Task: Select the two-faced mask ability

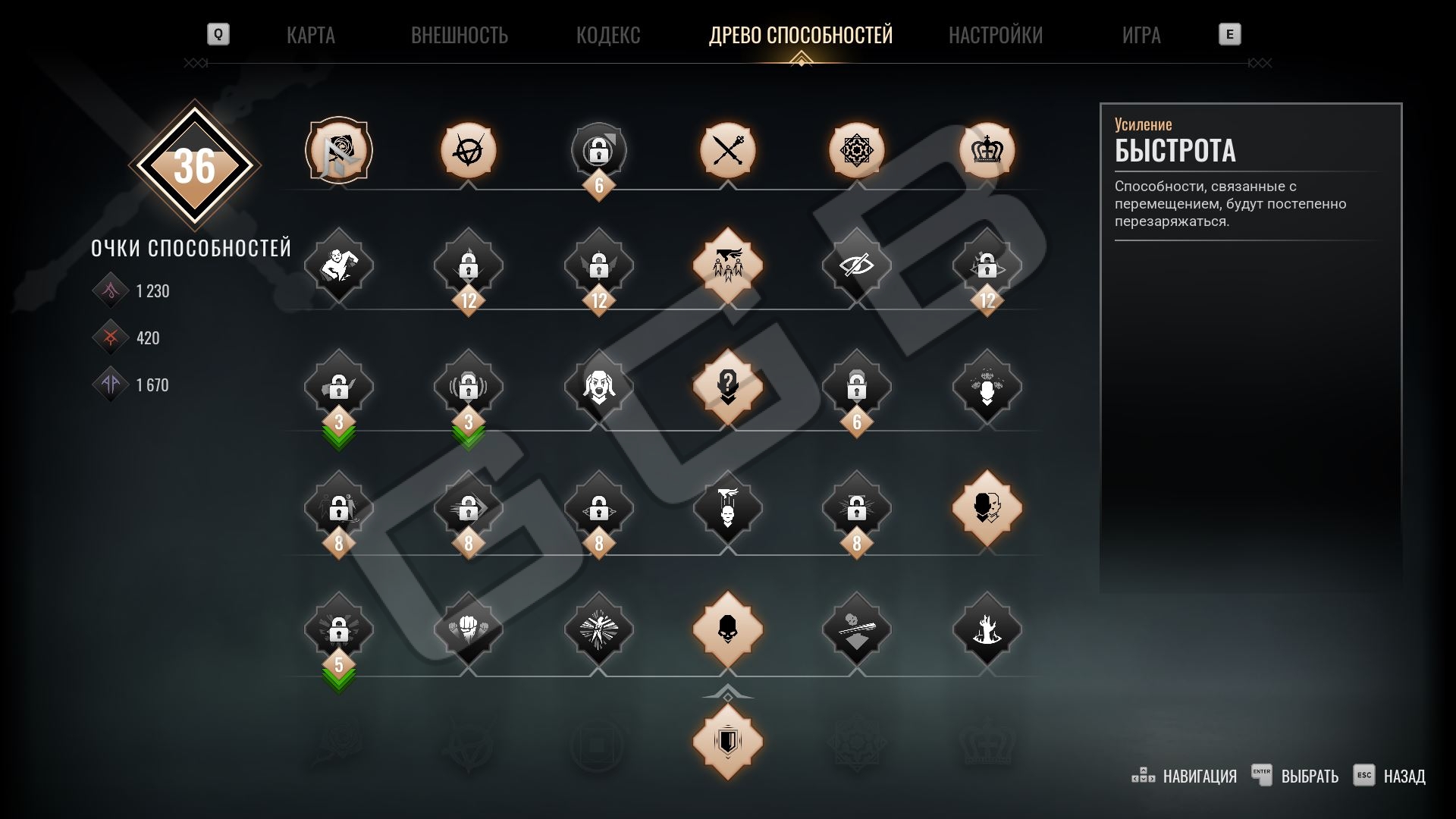Action: (x=987, y=508)
